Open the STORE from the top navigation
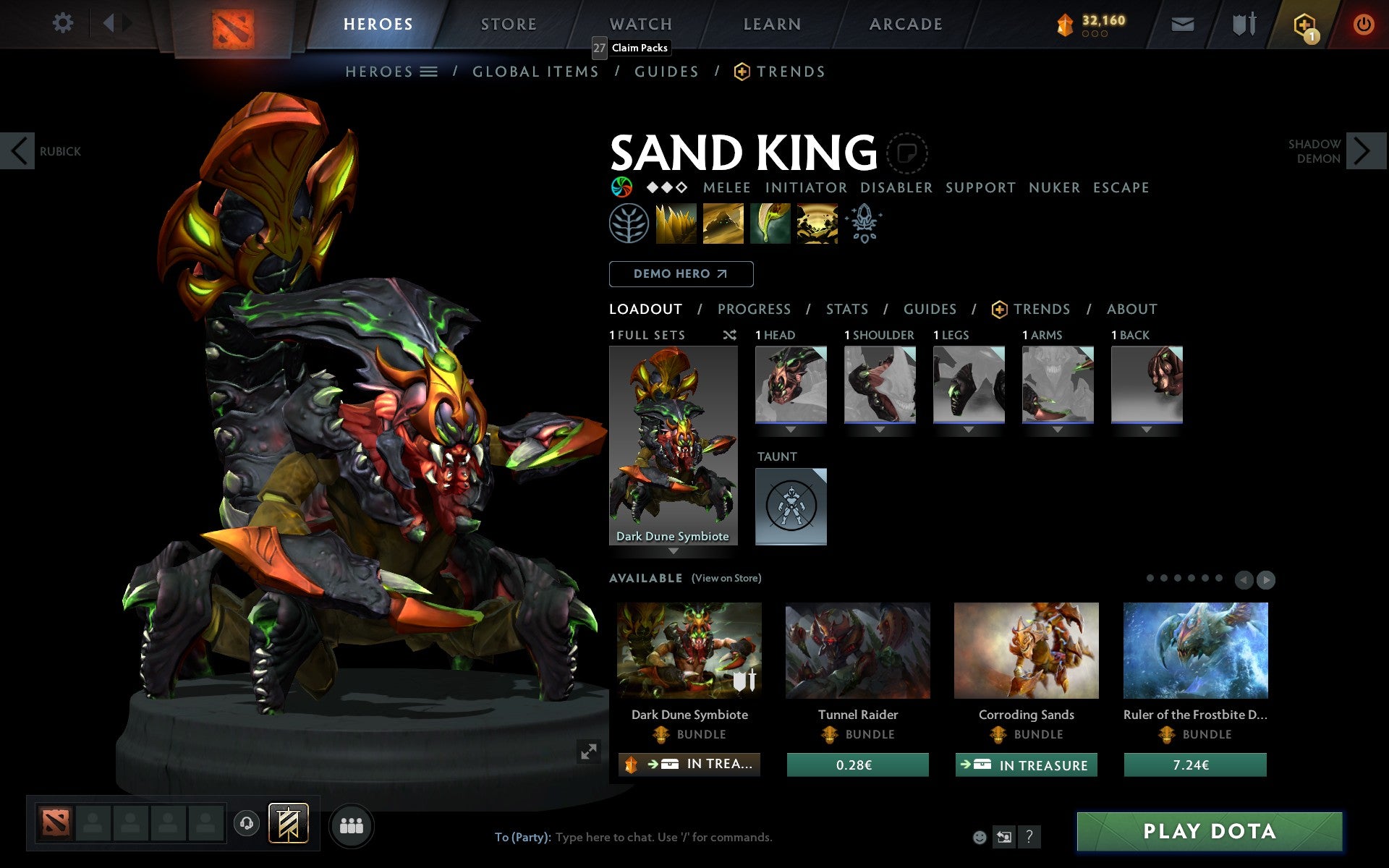This screenshot has height=868, width=1389. 508,23
